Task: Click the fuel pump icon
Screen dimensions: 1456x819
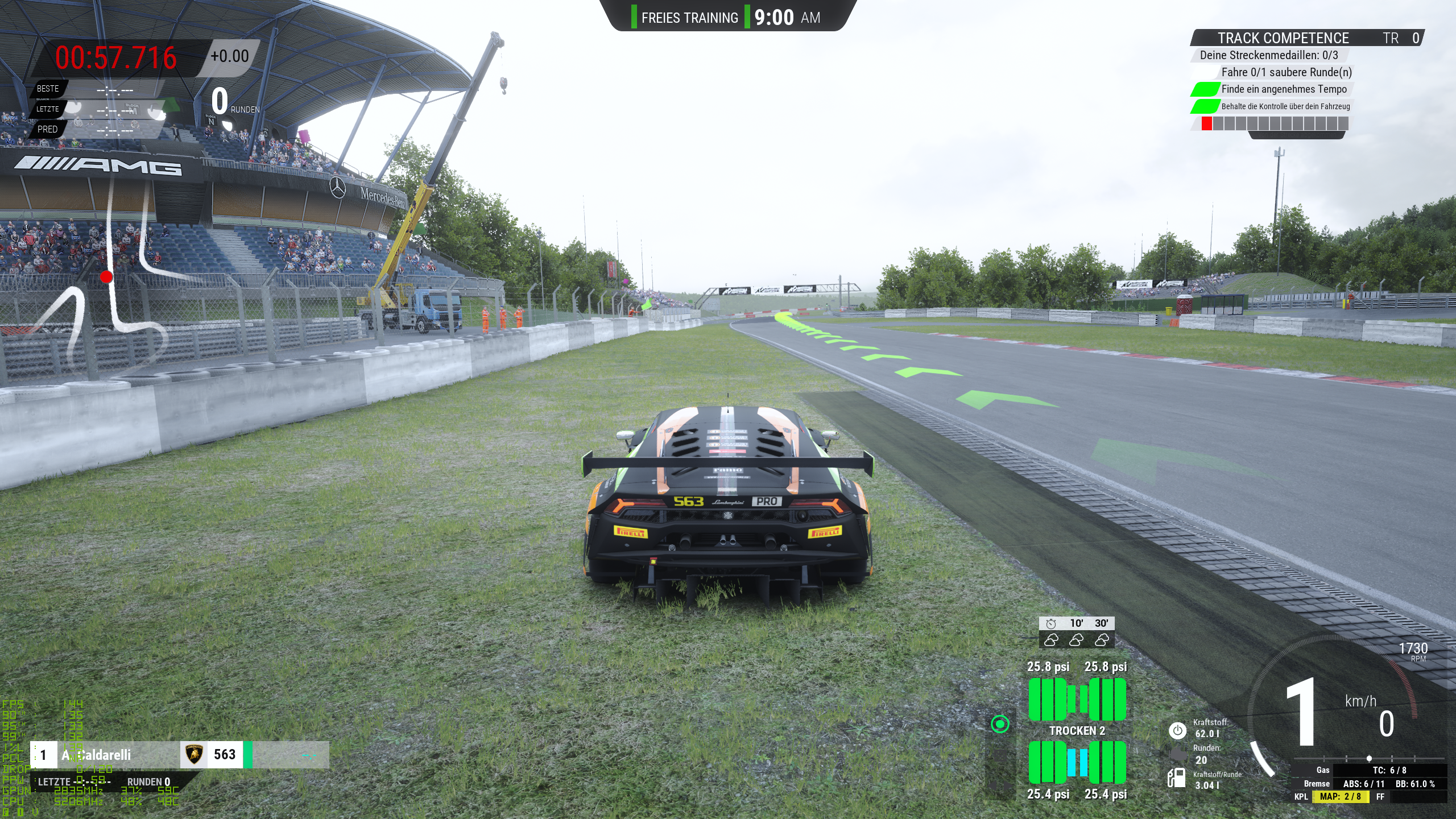Action: click(1176, 777)
